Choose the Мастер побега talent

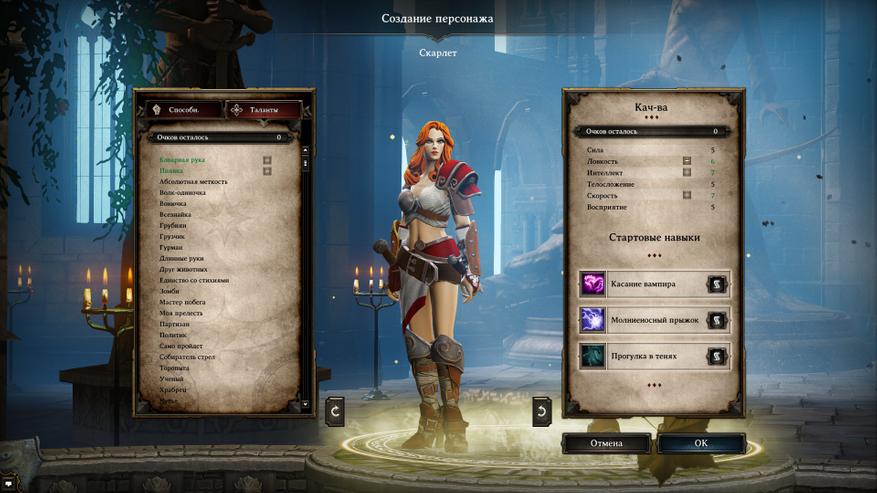(182, 302)
